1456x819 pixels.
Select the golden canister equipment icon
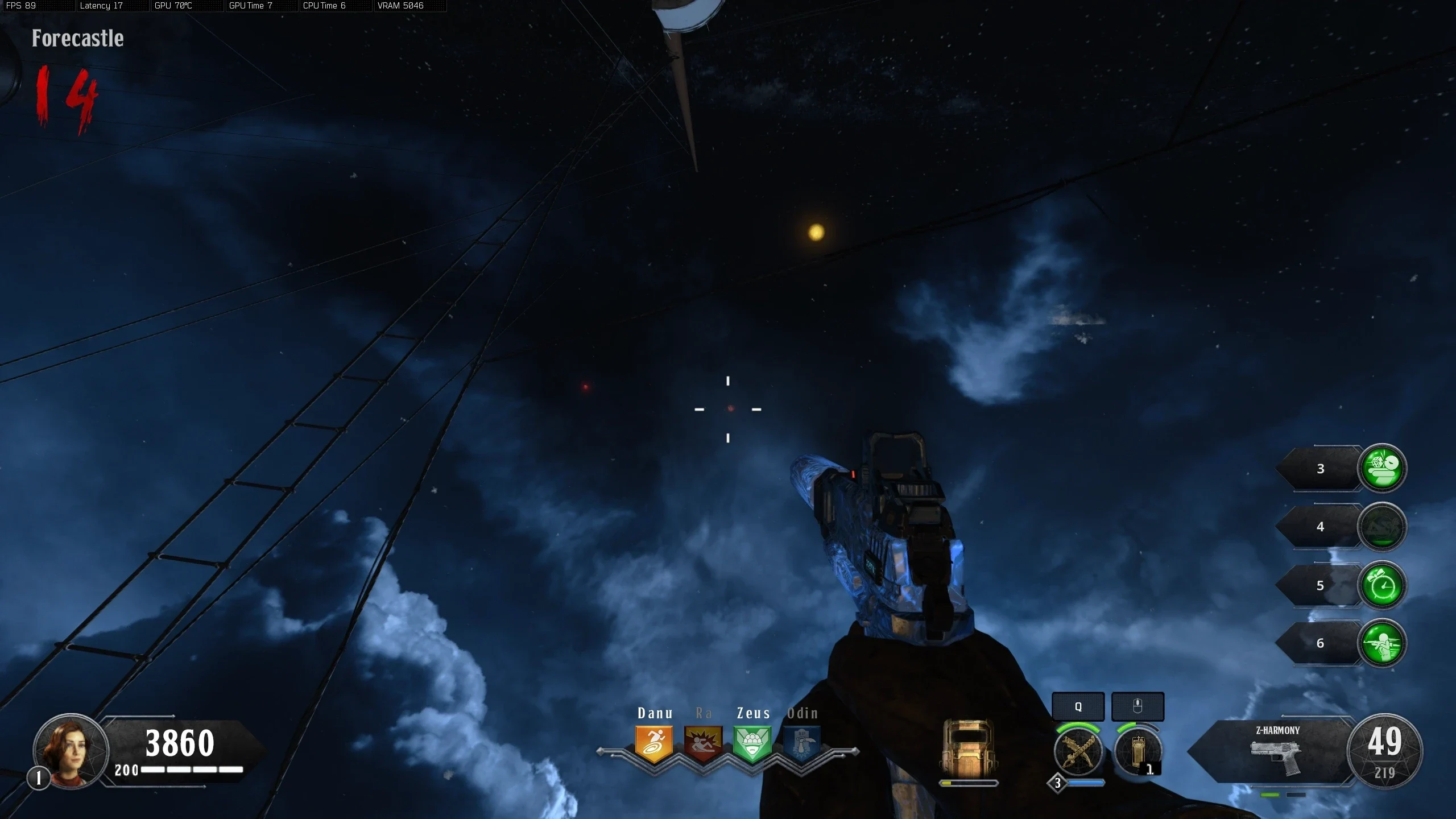coord(1137,752)
